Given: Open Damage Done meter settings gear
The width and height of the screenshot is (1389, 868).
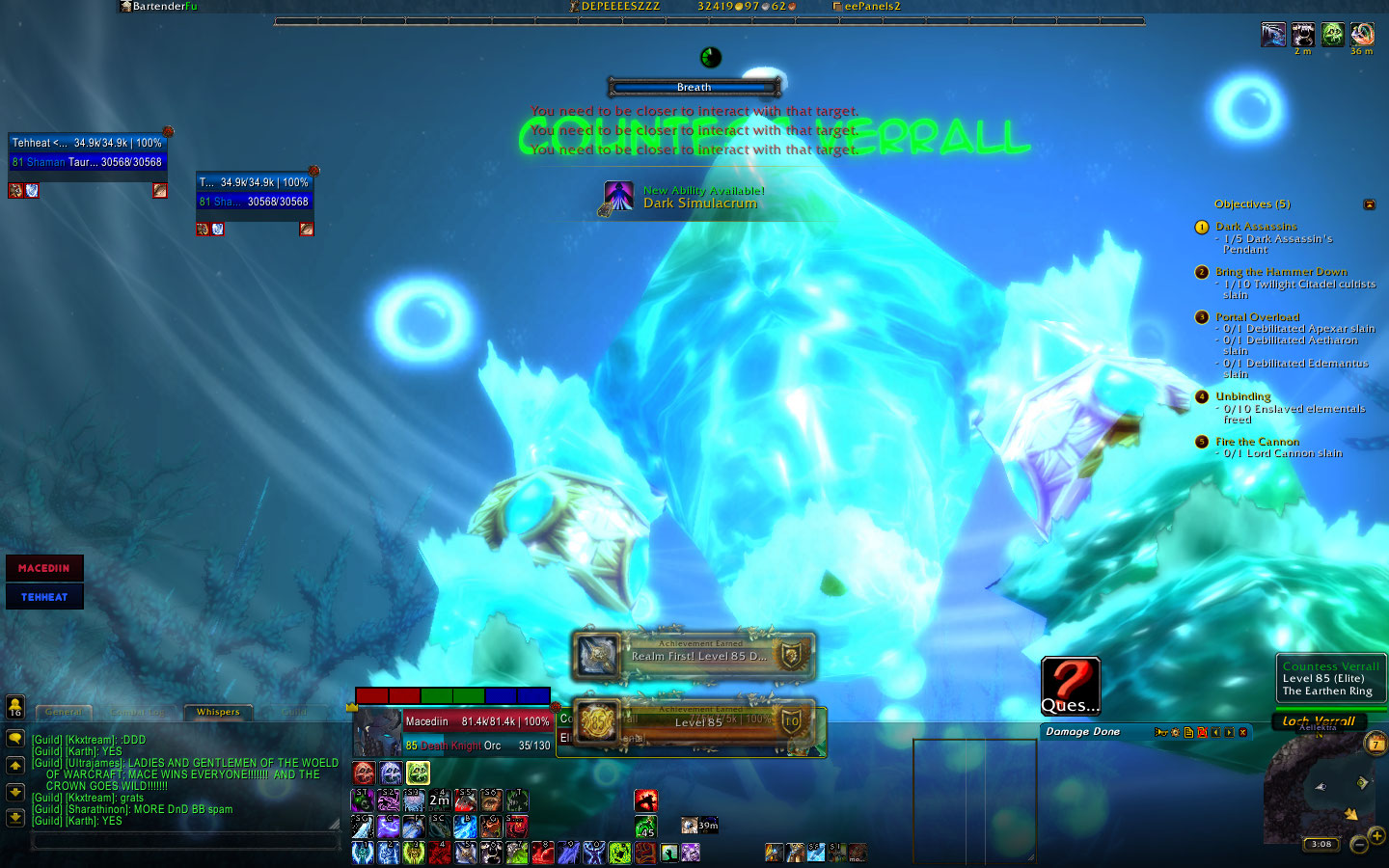Looking at the screenshot, I should (1175, 733).
